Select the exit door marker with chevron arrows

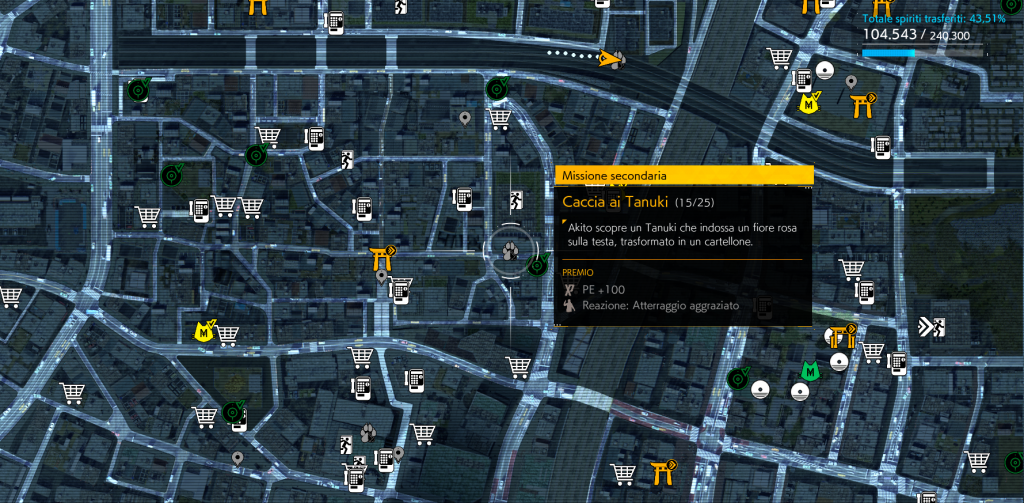click(x=931, y=327)
